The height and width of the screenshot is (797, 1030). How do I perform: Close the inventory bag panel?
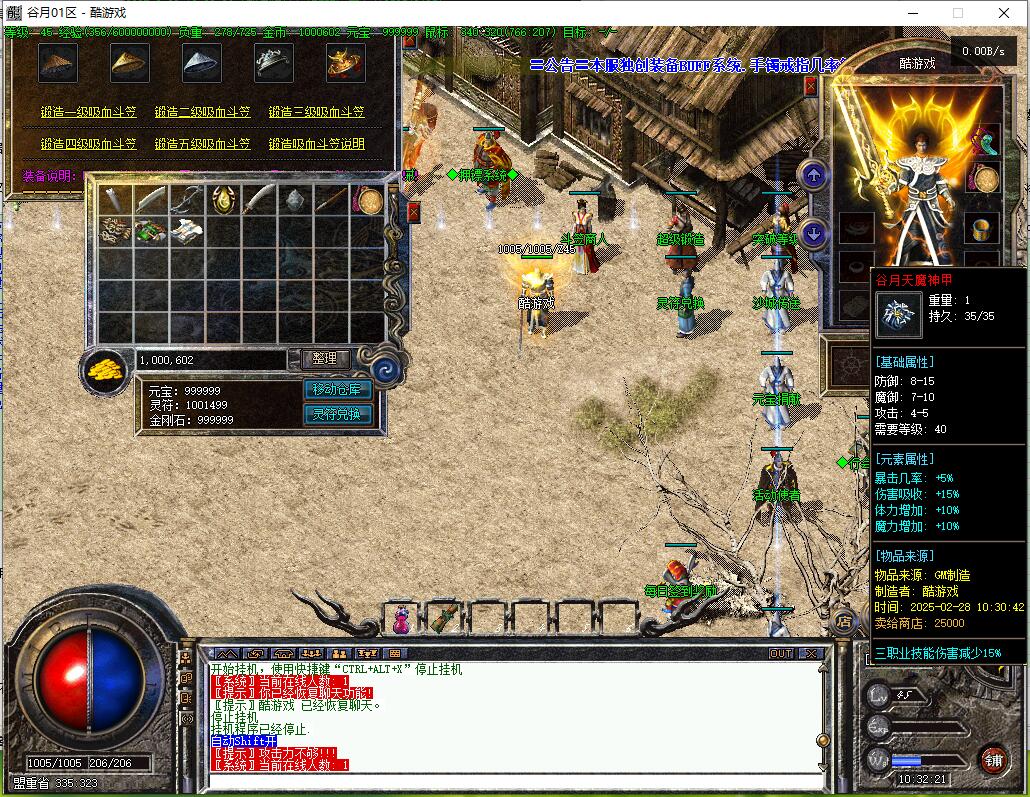(413, 211)
